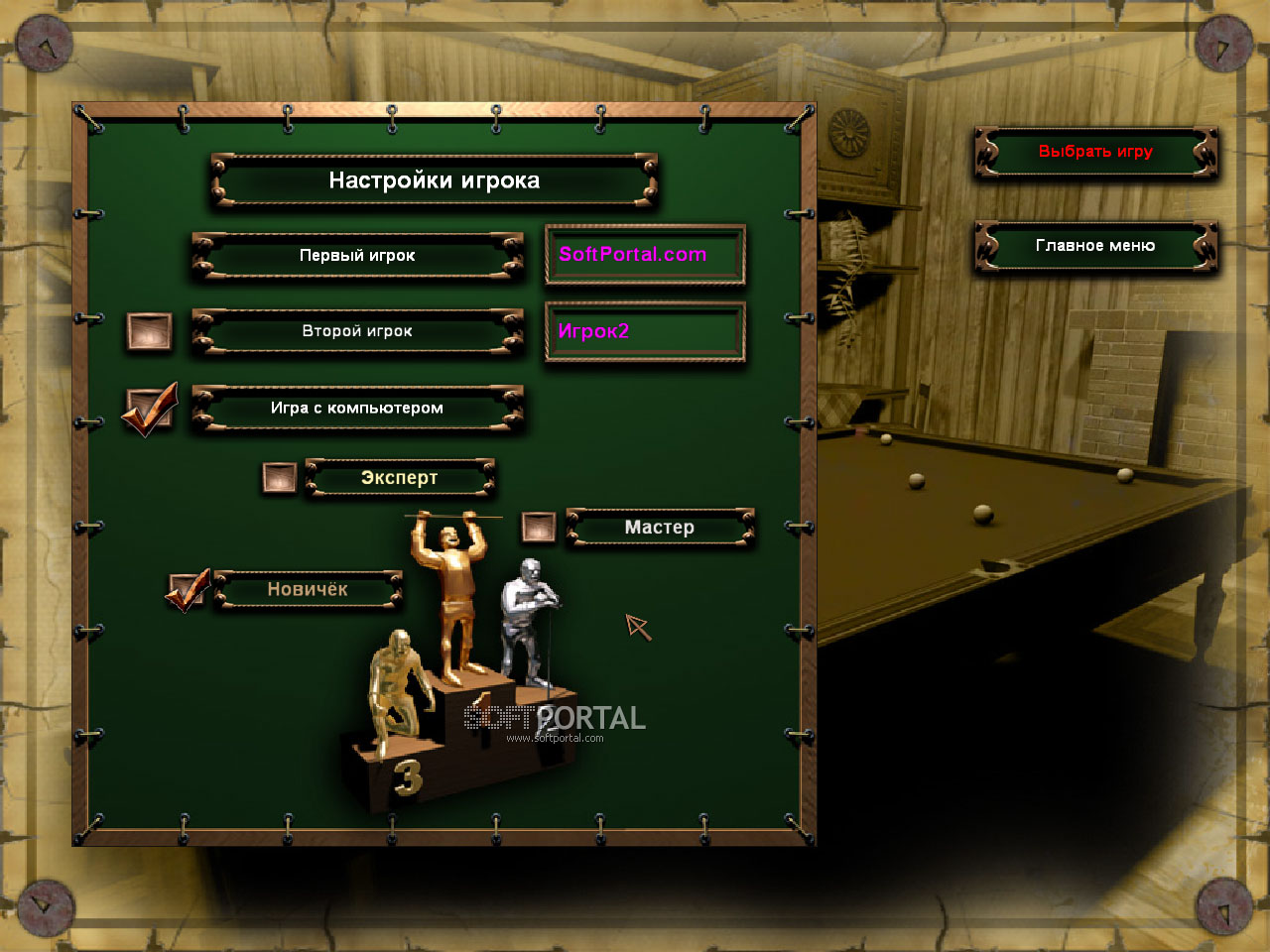Click the "Второй игрок" label button
Screen dimensions: 1270x952
click(x=357, y=331)
